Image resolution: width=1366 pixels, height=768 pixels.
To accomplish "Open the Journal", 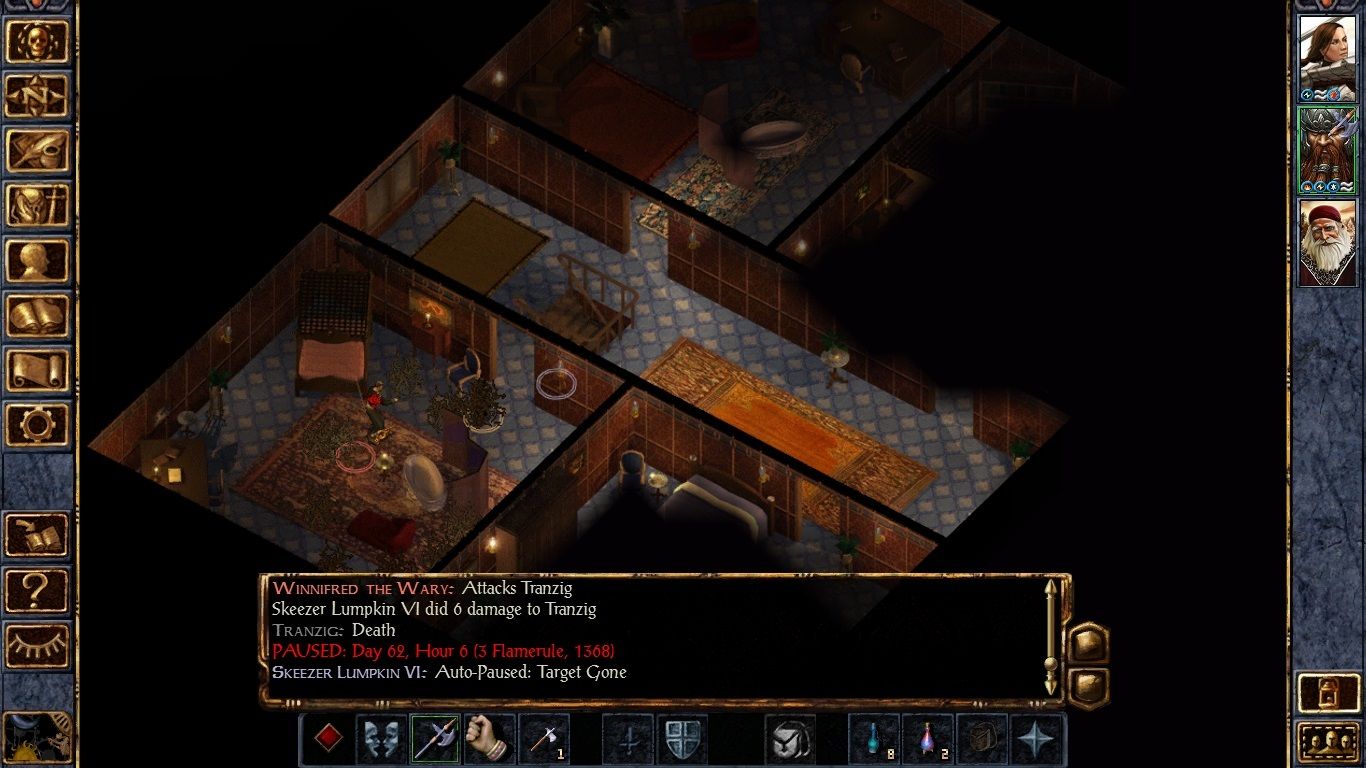I will (x=38, y=148).
